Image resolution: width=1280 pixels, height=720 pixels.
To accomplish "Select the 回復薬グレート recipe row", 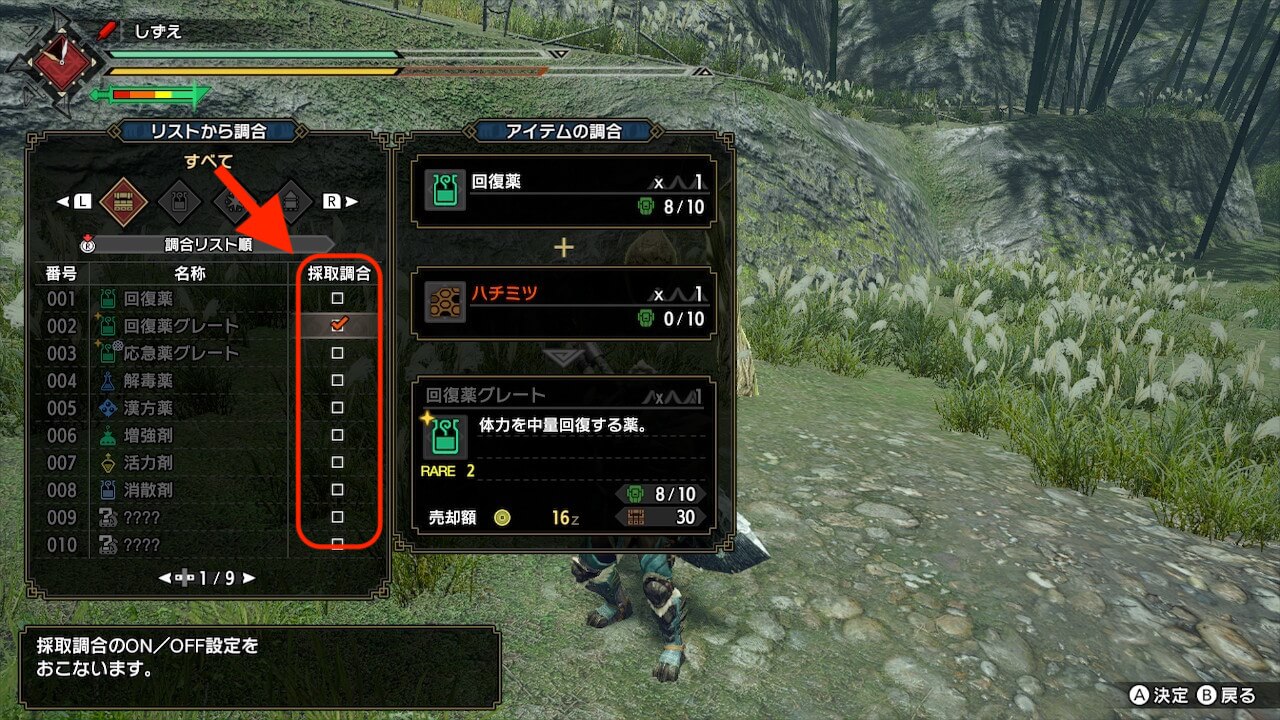I will (180, 326).
